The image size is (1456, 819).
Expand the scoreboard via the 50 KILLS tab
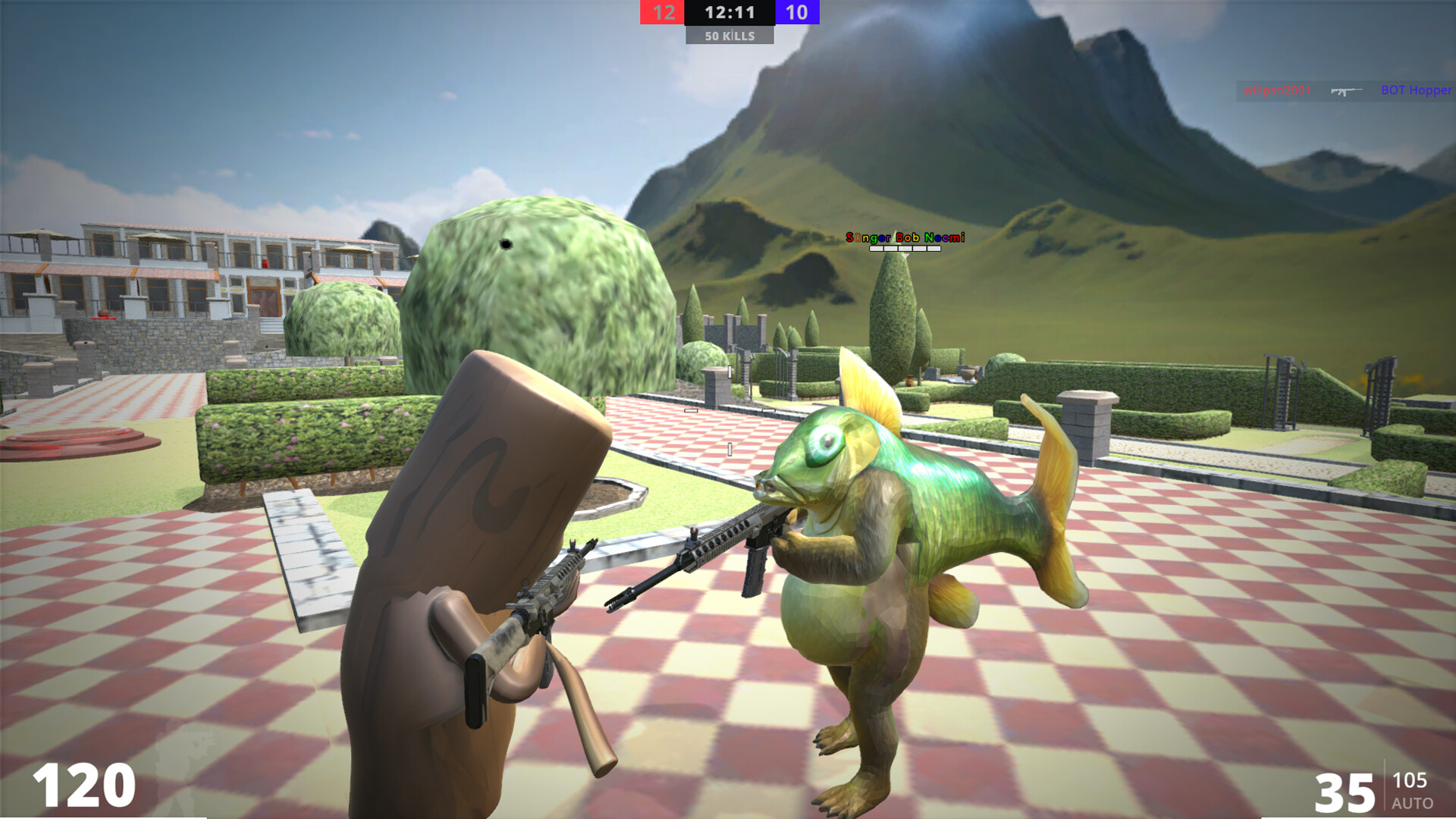click(730, 35)
